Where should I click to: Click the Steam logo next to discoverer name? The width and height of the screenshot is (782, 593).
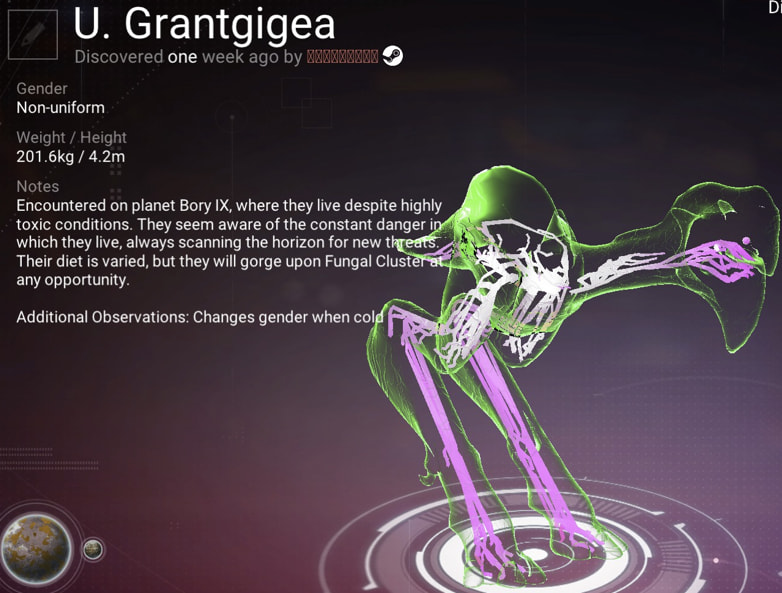(394, 57)
